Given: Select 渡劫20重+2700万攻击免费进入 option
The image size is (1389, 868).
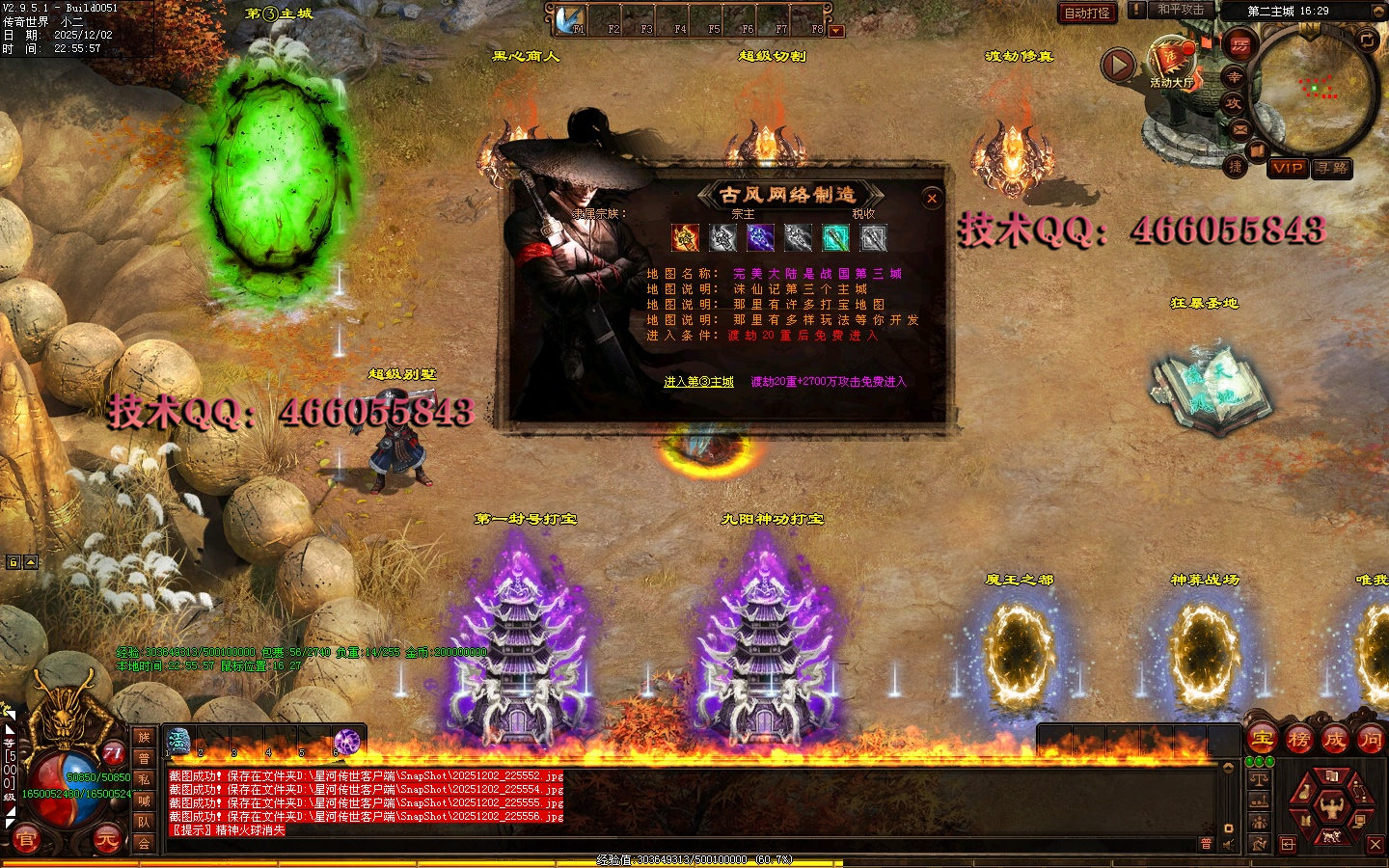Looking at the screenshot, I should click(829, 382).
